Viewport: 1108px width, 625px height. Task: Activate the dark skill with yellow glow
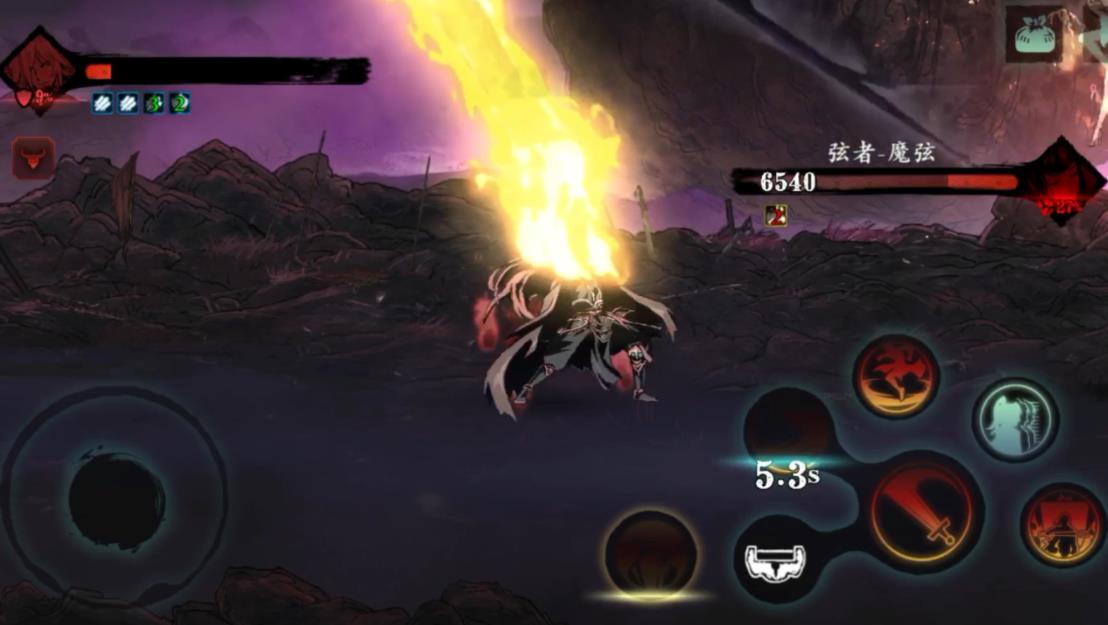pyautogui.click(x=651, y=553)
